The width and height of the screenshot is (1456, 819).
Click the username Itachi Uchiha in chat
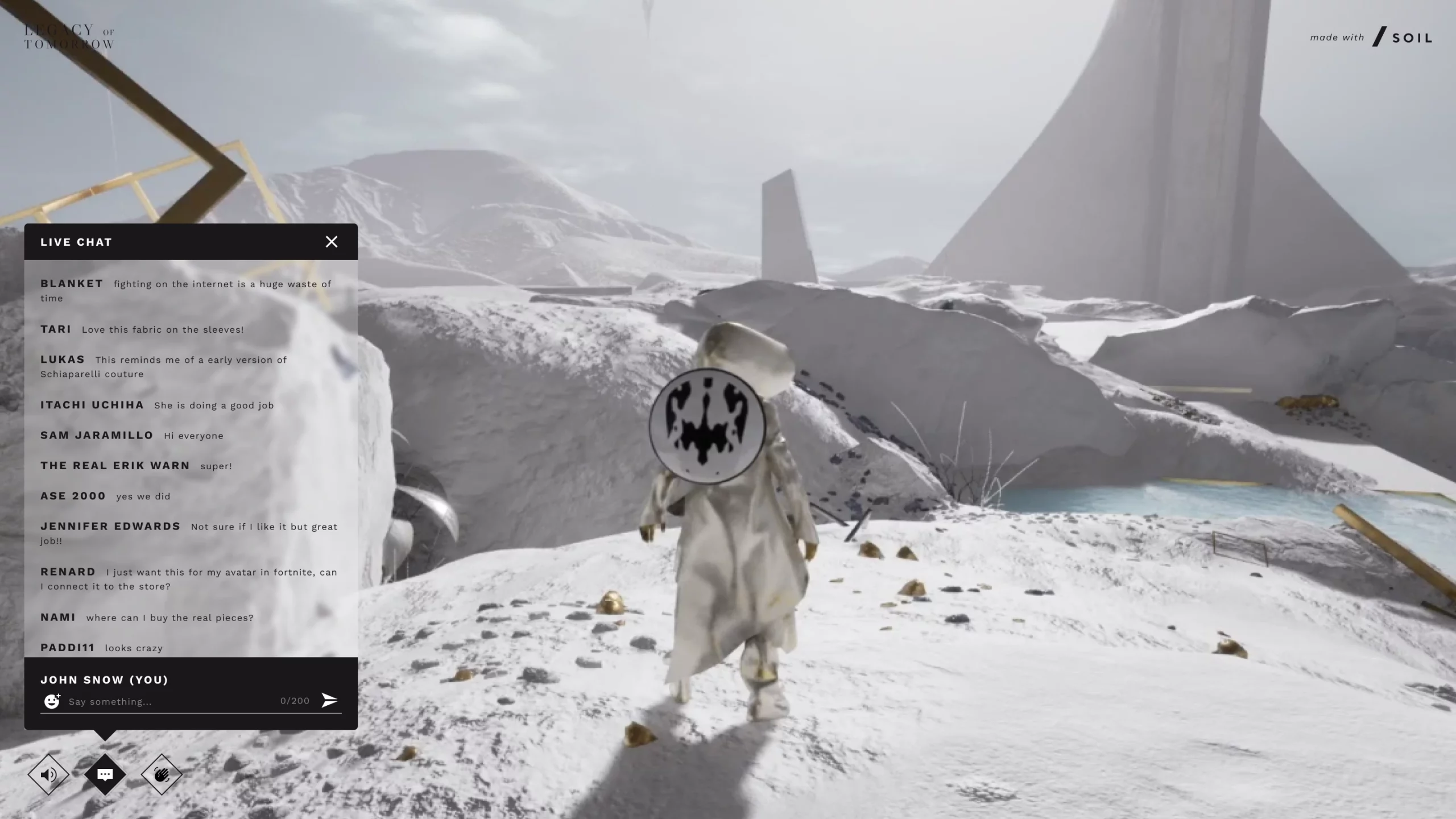click(x=92, y=405)
